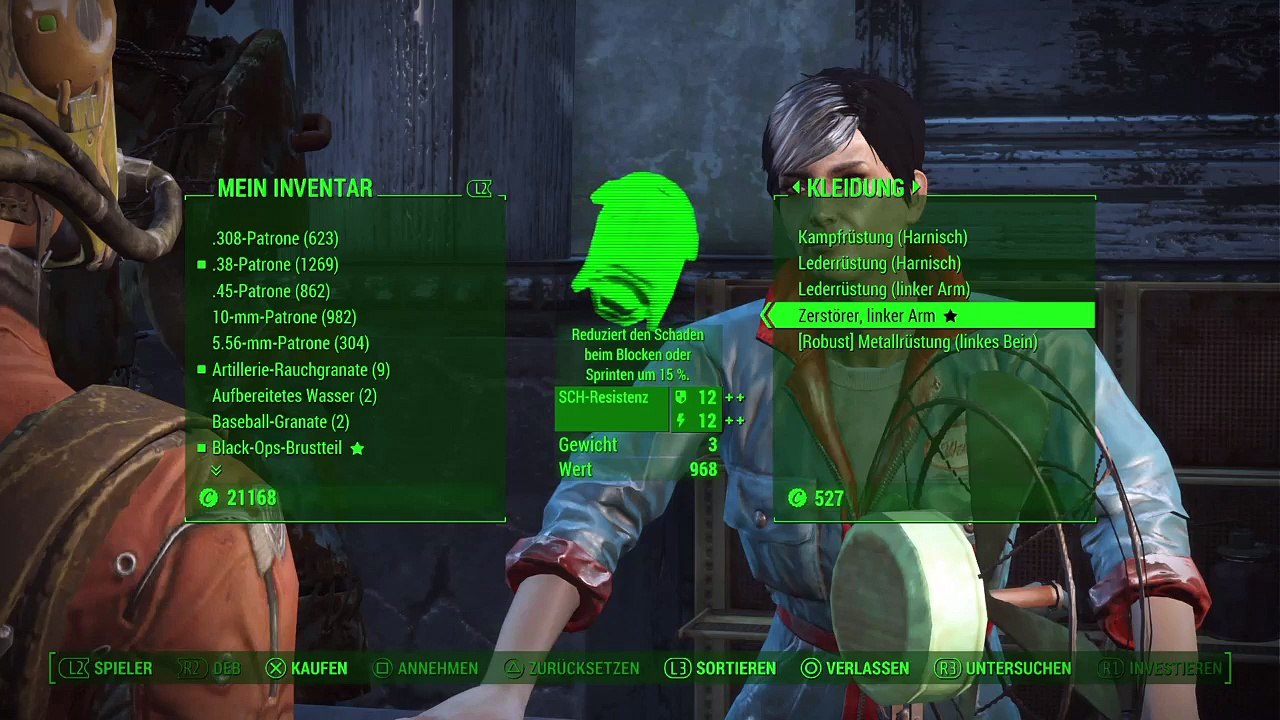The image size is (1280, 720).
Task: Pick the Baseball-Granate row
Action: (280, 422)
